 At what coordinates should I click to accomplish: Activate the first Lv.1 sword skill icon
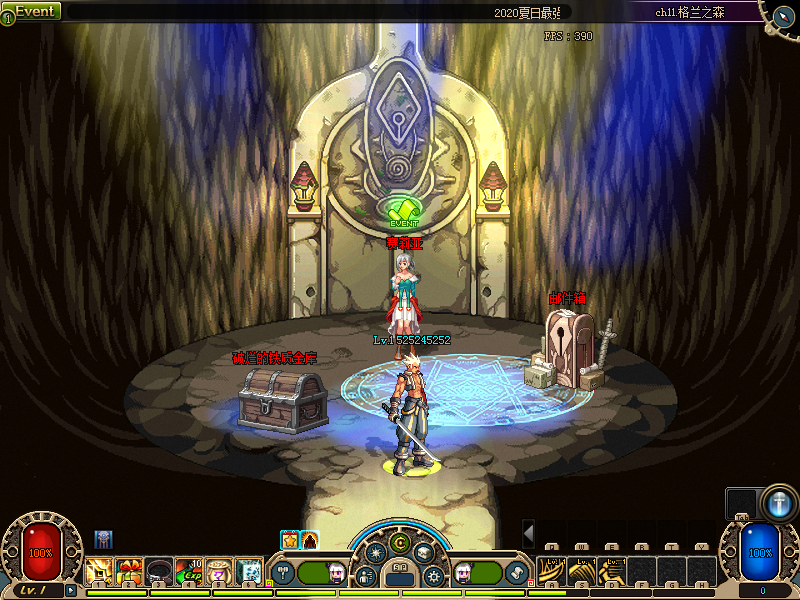point(552,571)
